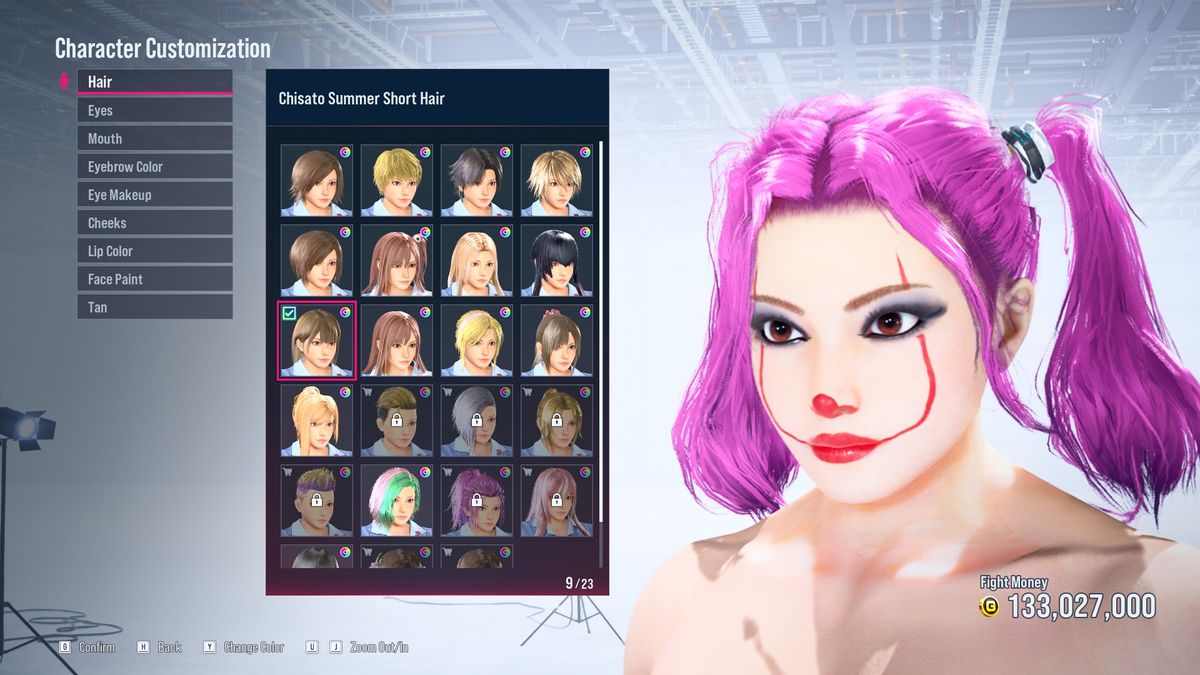
Task: Pick the black-haired short hairstyle thumbnail
Action: click(476, 181)
